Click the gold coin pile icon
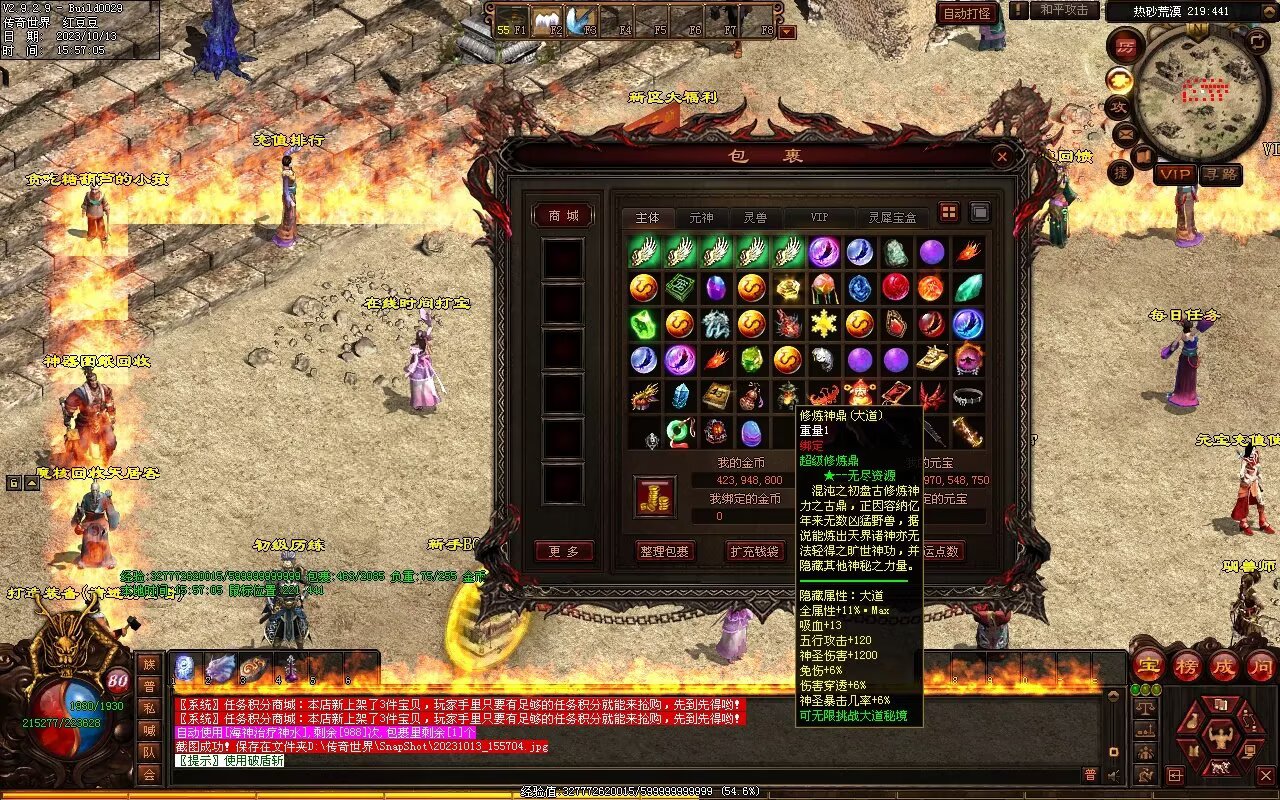Screen dimensions: 1280x800 pos(655,497)
